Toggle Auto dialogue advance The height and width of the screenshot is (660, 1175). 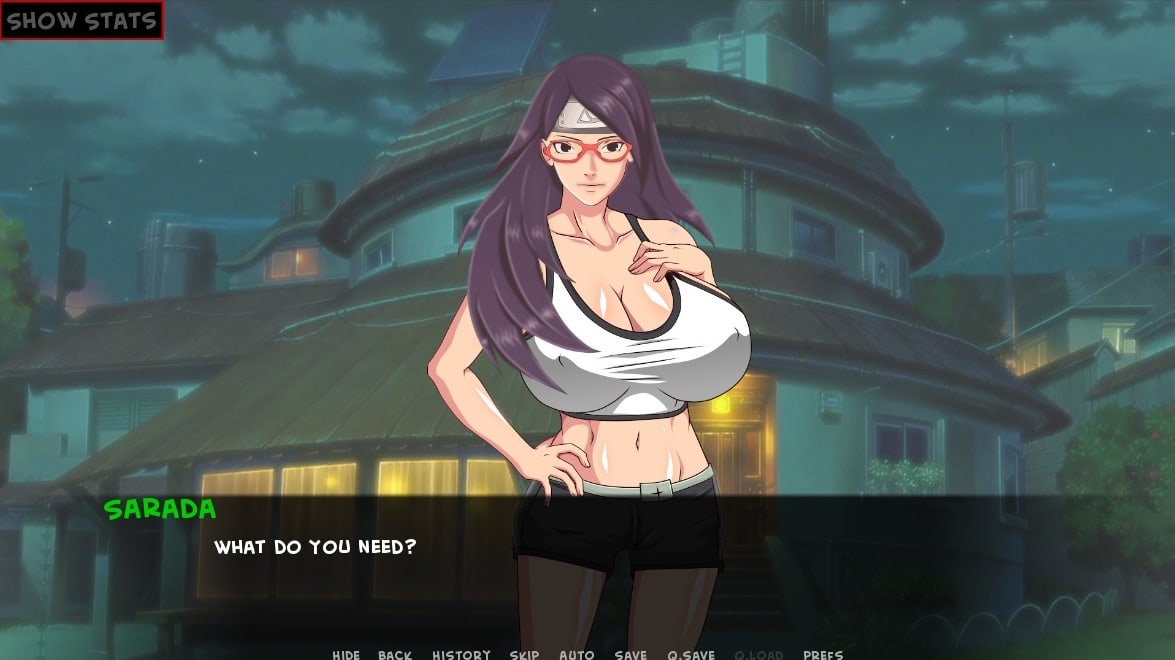pyautogui.click(x=576, y=655)
